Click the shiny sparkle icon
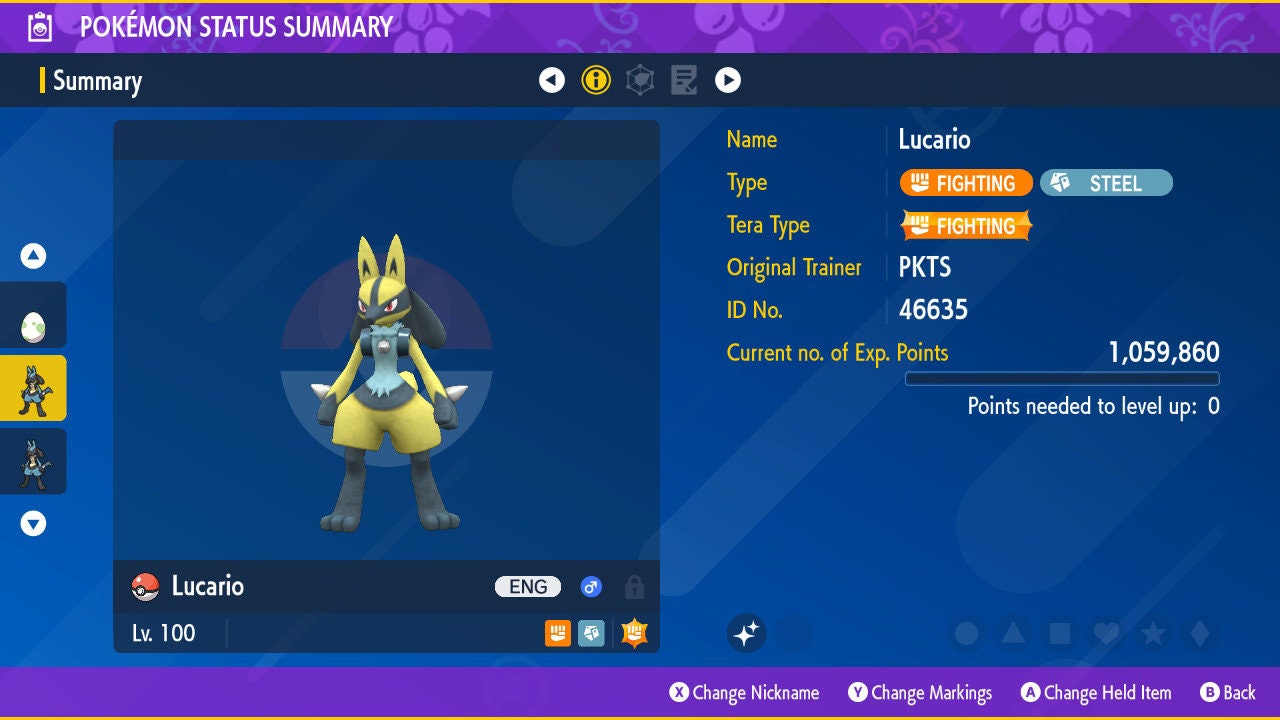Image resolution: width=1280 pixels, height=720 pixels. pyautogui.click(x=746, y=633)
